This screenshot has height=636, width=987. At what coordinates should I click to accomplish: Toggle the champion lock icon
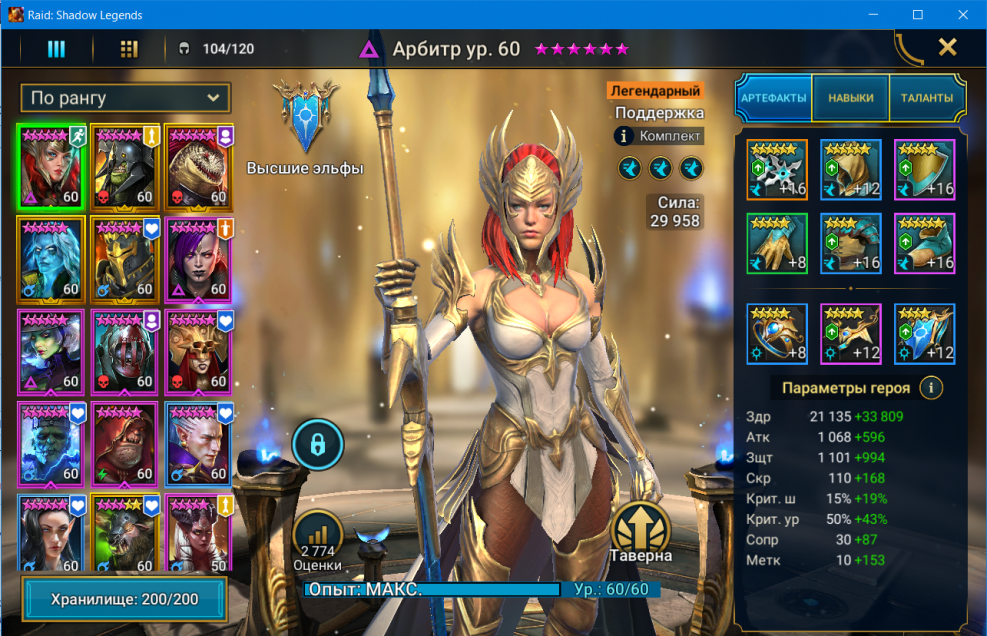click(x=318, y=445)
